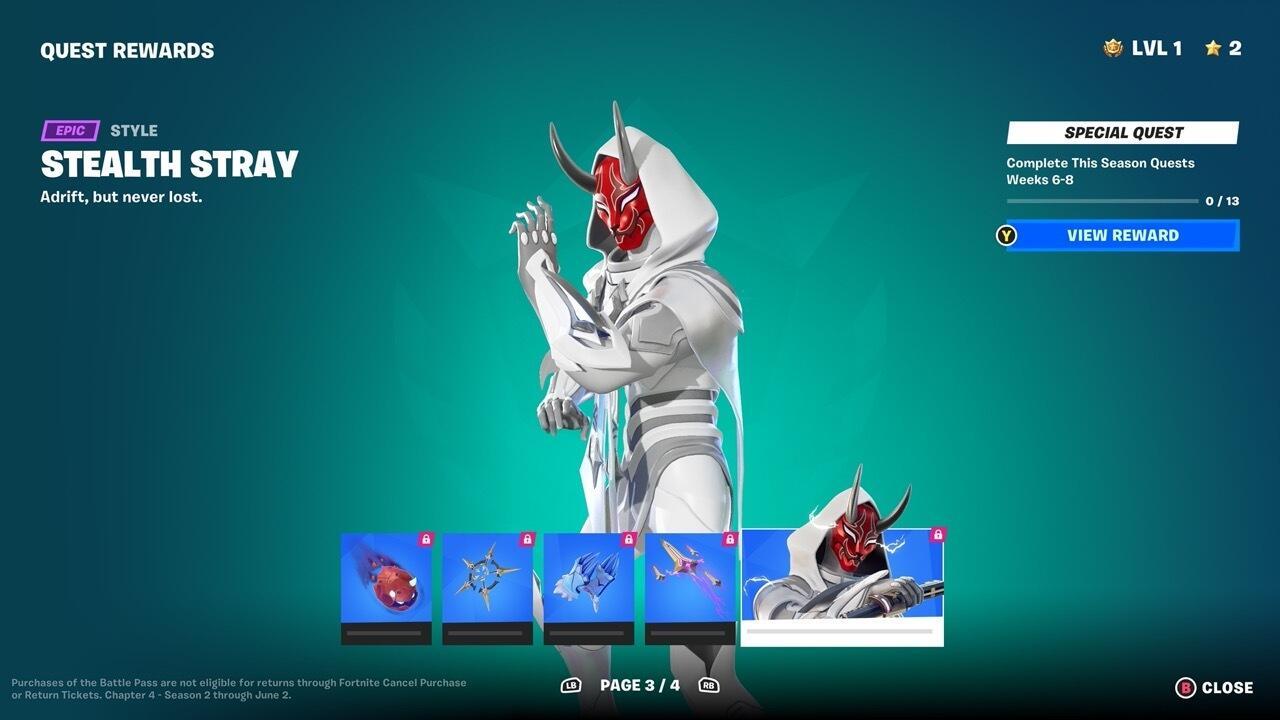The height and width of the screenshot is (720, 1280).
Task: Click Close to exit Quest Rewards
Action: (1222, 688)
